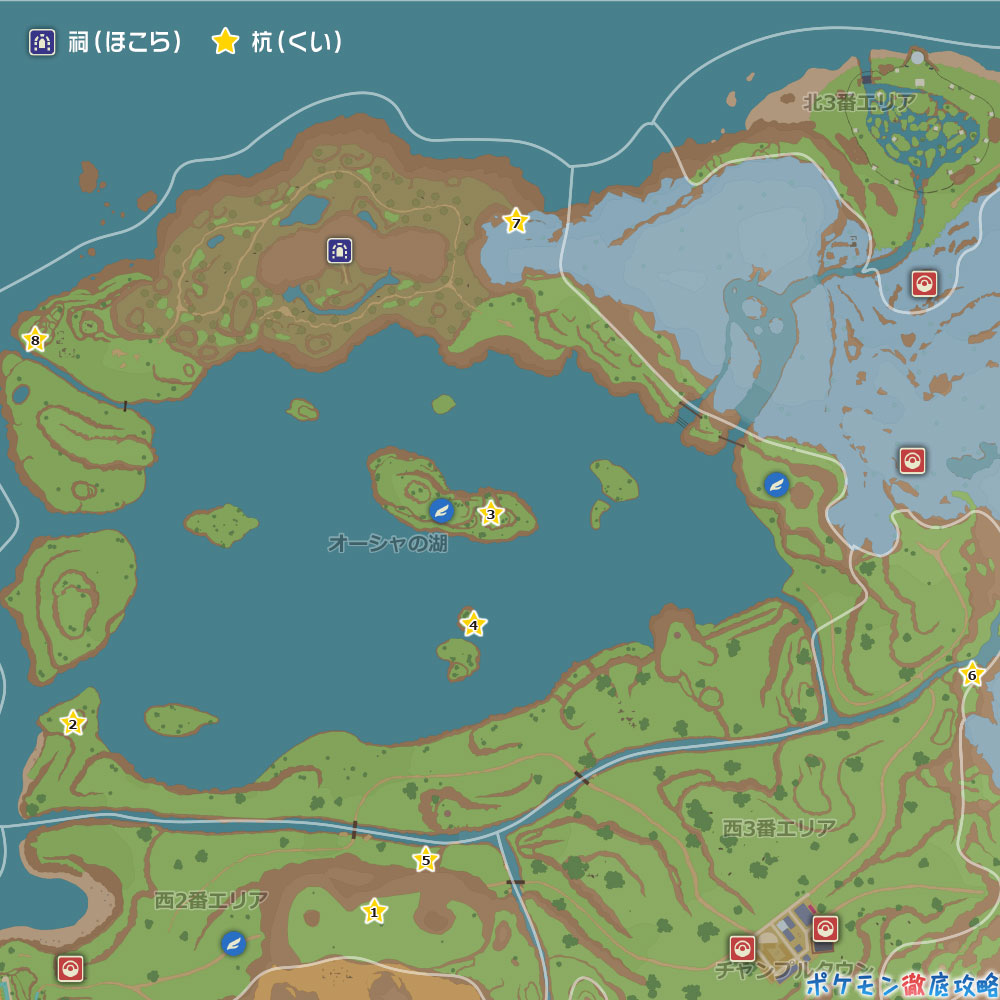Select the blue feather marker beside stake 3
This screenshot has height=1000, width=1000.
[441, 511]
